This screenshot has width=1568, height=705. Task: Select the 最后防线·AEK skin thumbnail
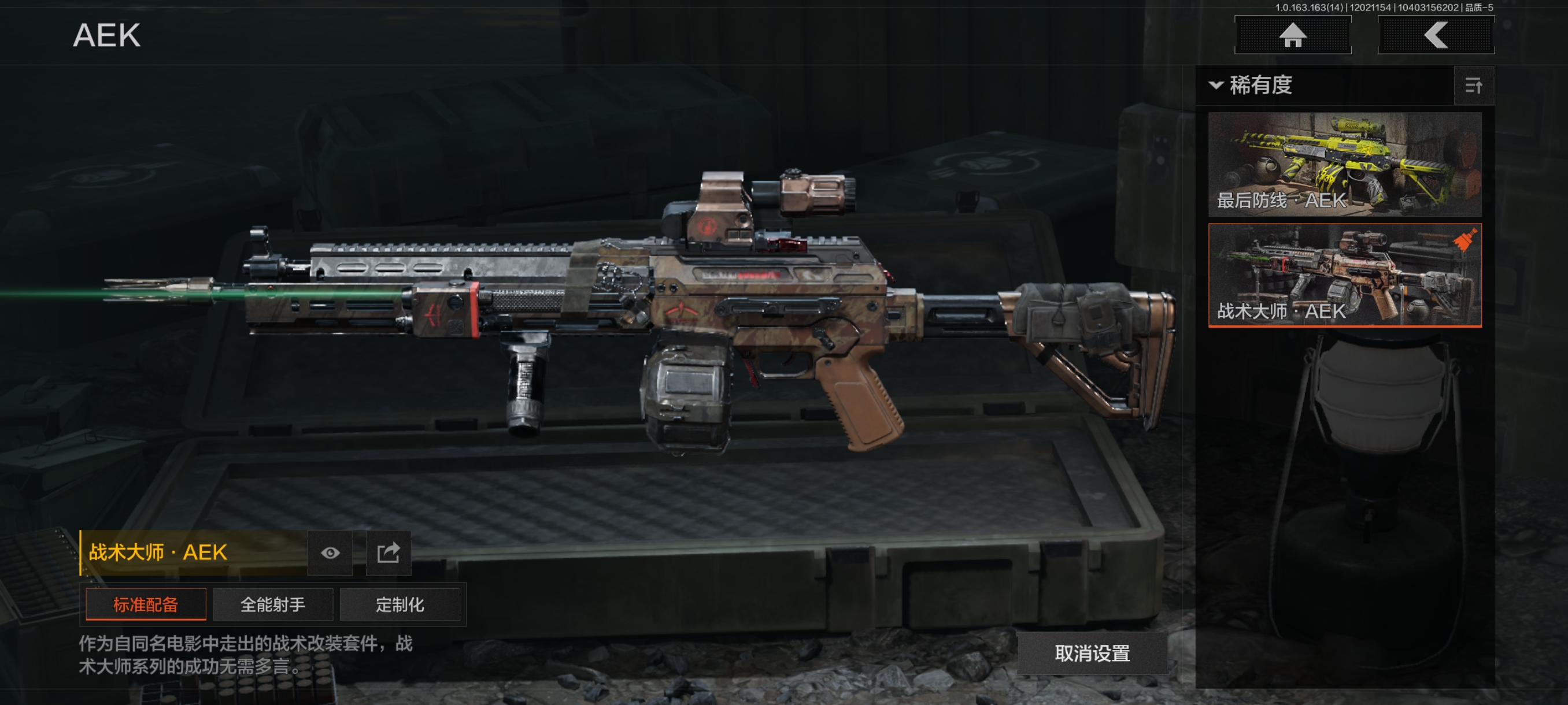point(1344,164)
